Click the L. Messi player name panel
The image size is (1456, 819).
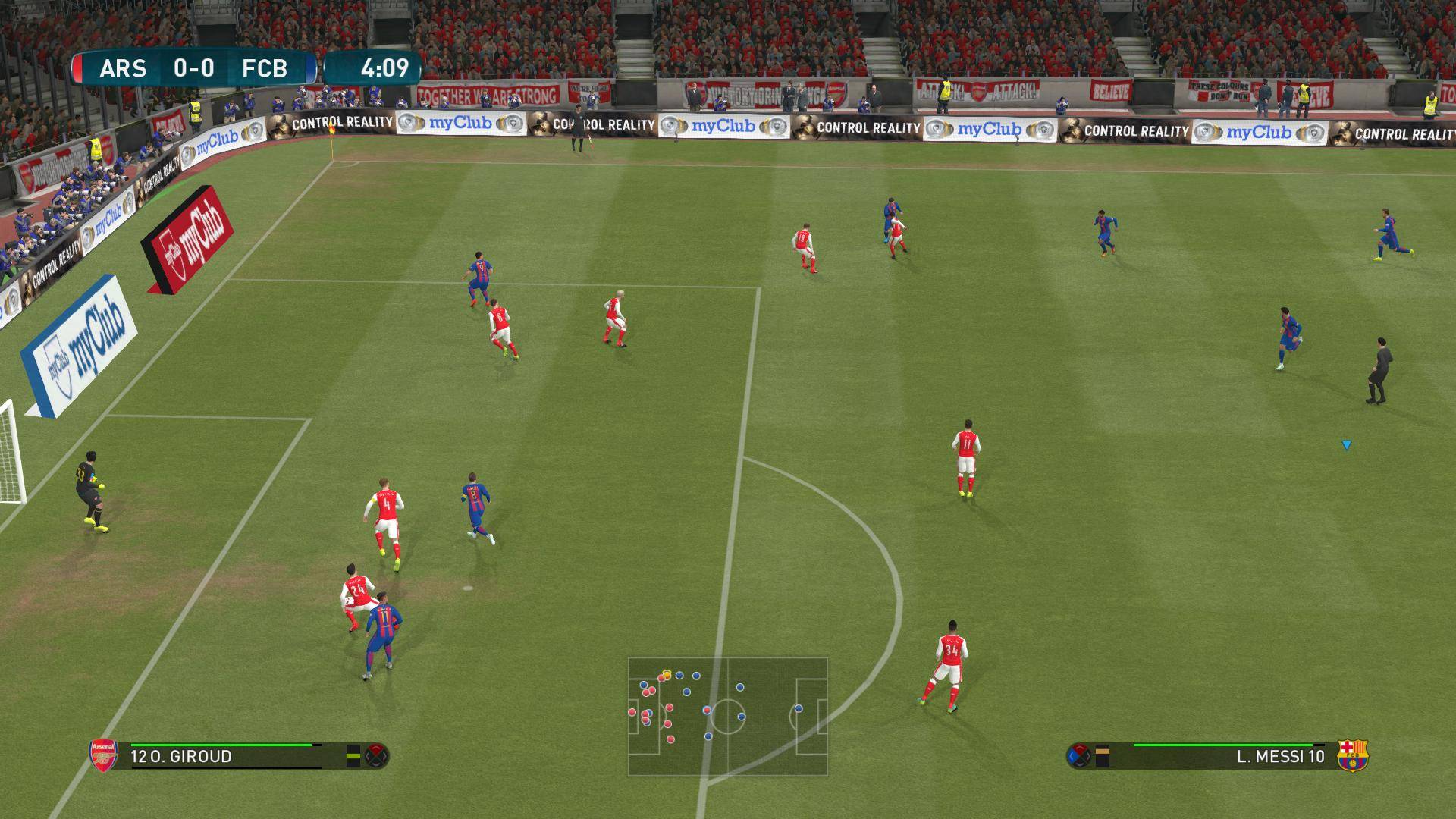click(1228, 756)
